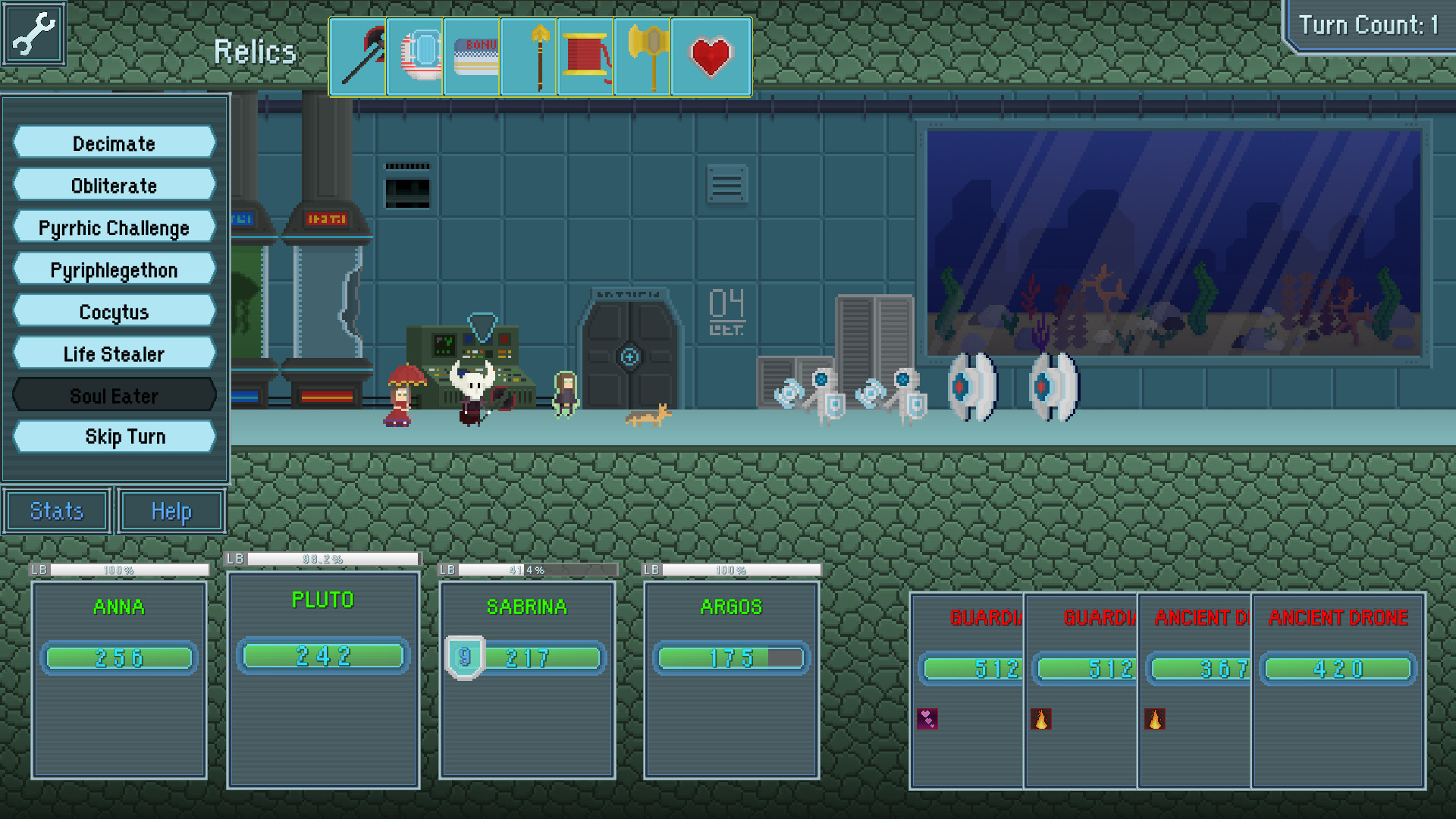Open the Stats panel

[56, 510]
